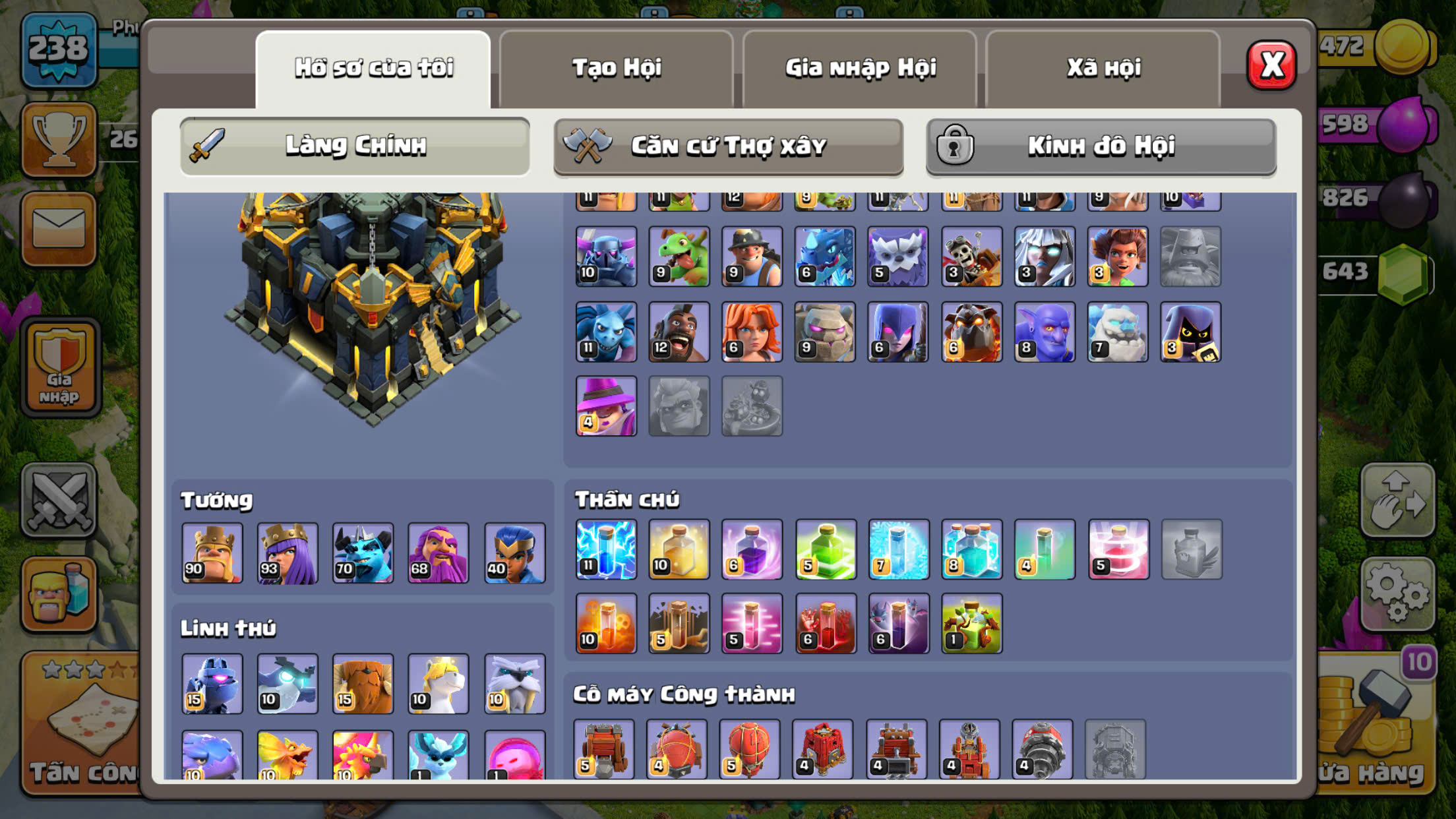This screenshot has height=819, width=1456.
Task: Select the Wall Wrecker siege machine icon
Action: 604,749
